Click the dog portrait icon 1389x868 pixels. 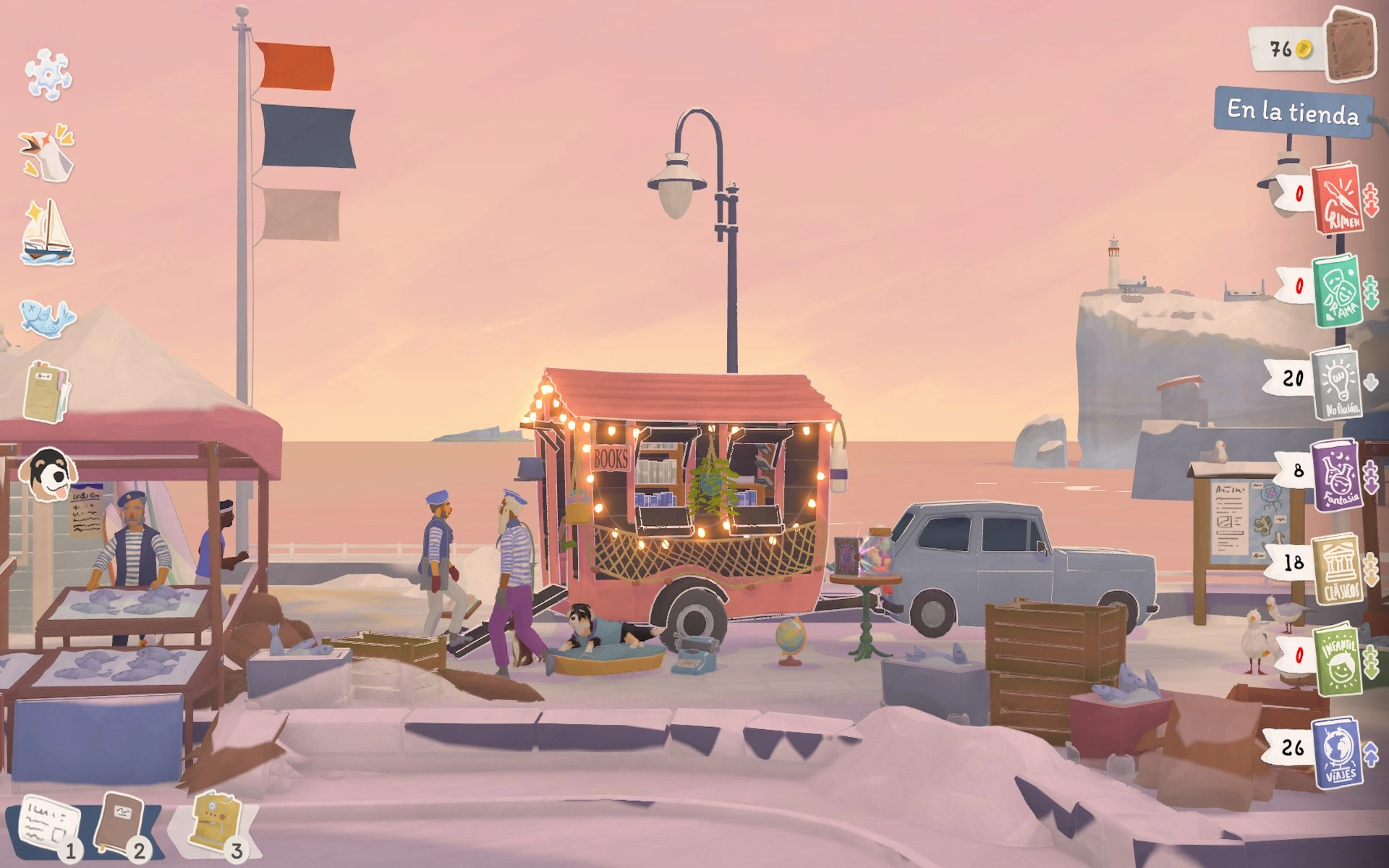coord(48,474)
